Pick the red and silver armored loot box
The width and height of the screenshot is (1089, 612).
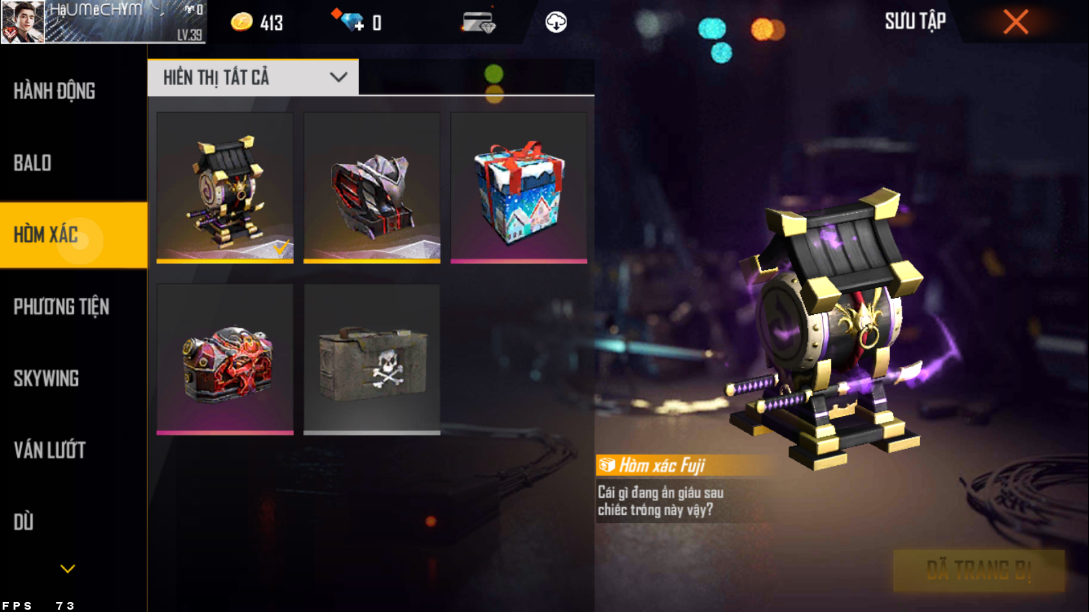[372, 187]
